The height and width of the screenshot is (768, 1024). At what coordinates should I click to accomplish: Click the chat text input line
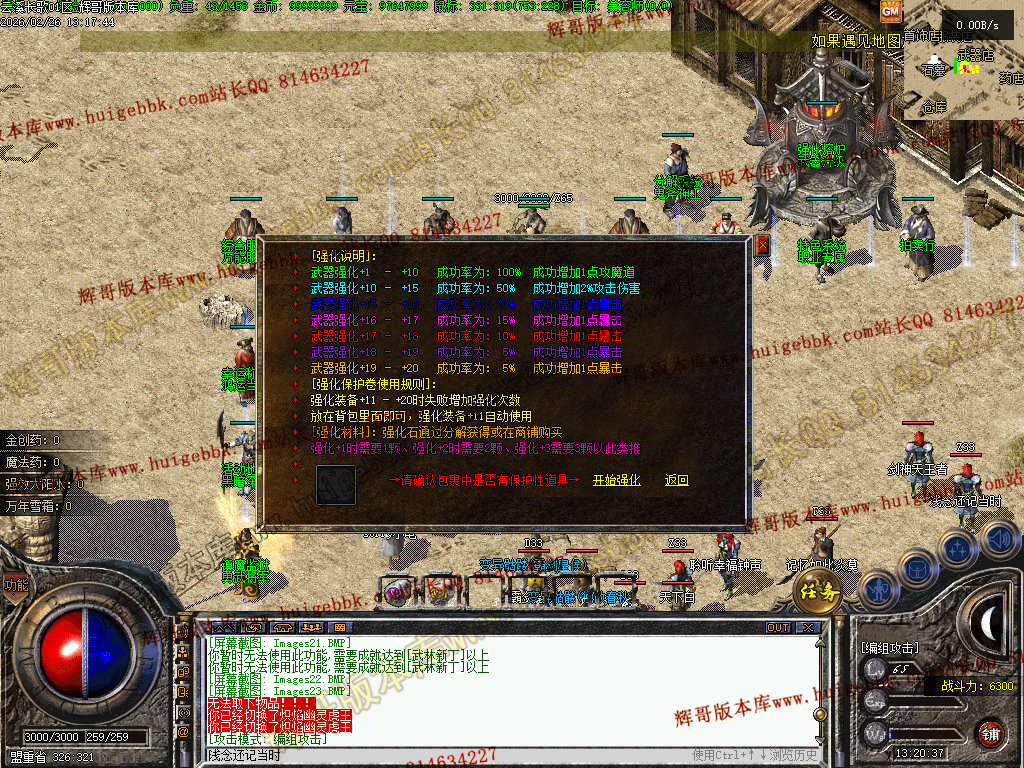pos(450,754)
